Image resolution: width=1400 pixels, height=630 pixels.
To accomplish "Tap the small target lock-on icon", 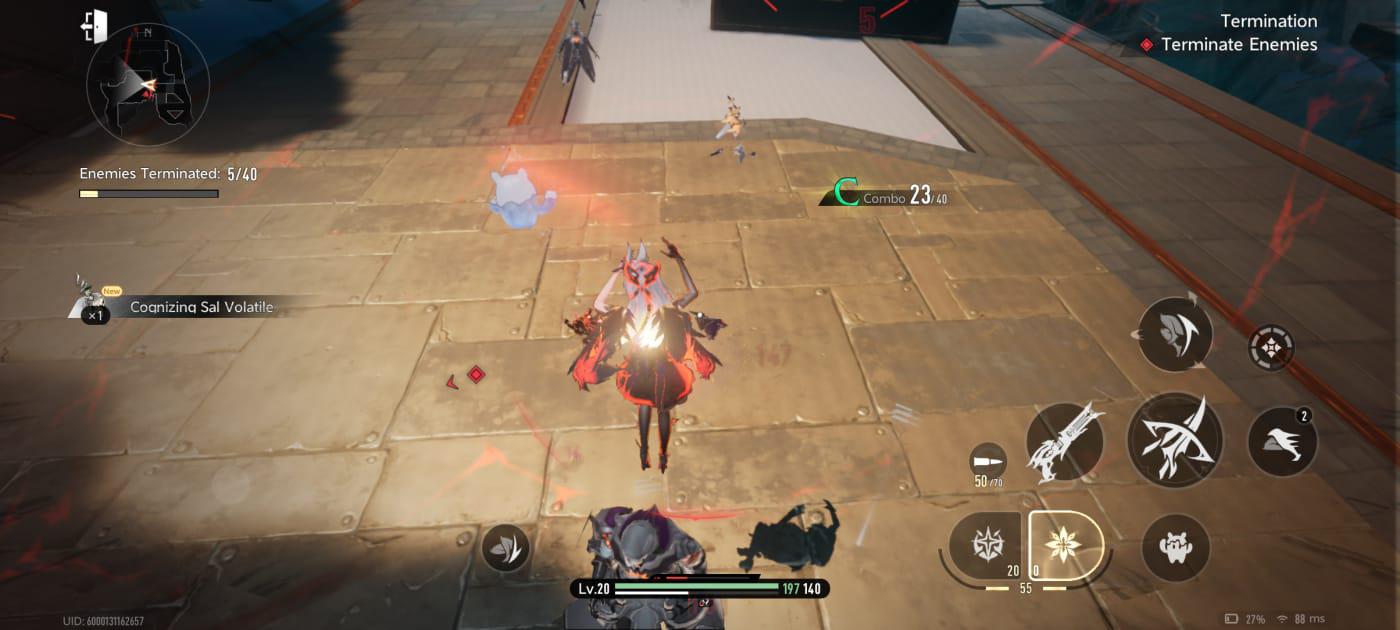I will coord(1271,349).
